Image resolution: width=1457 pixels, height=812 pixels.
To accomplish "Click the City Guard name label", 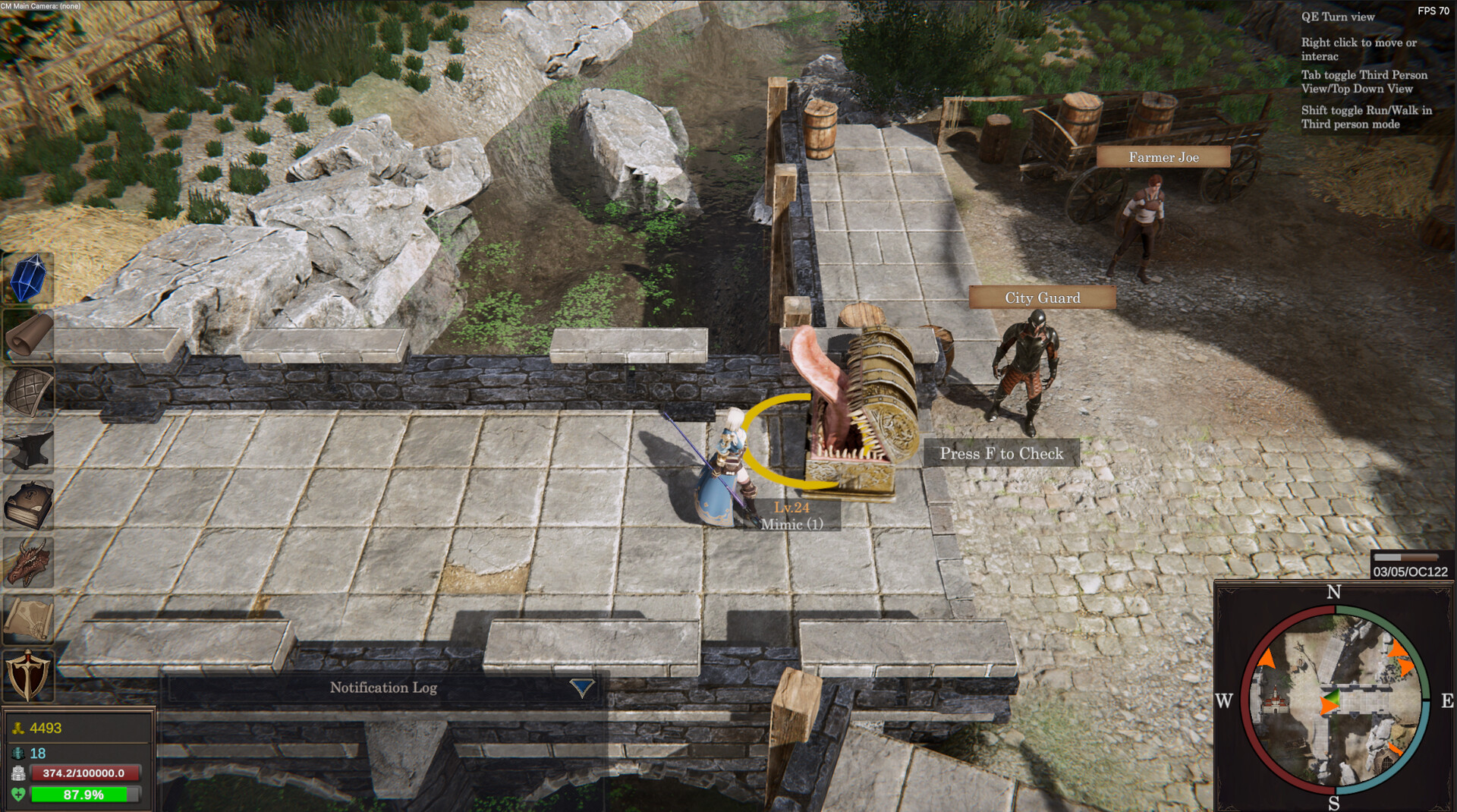I will point(1042,297).
